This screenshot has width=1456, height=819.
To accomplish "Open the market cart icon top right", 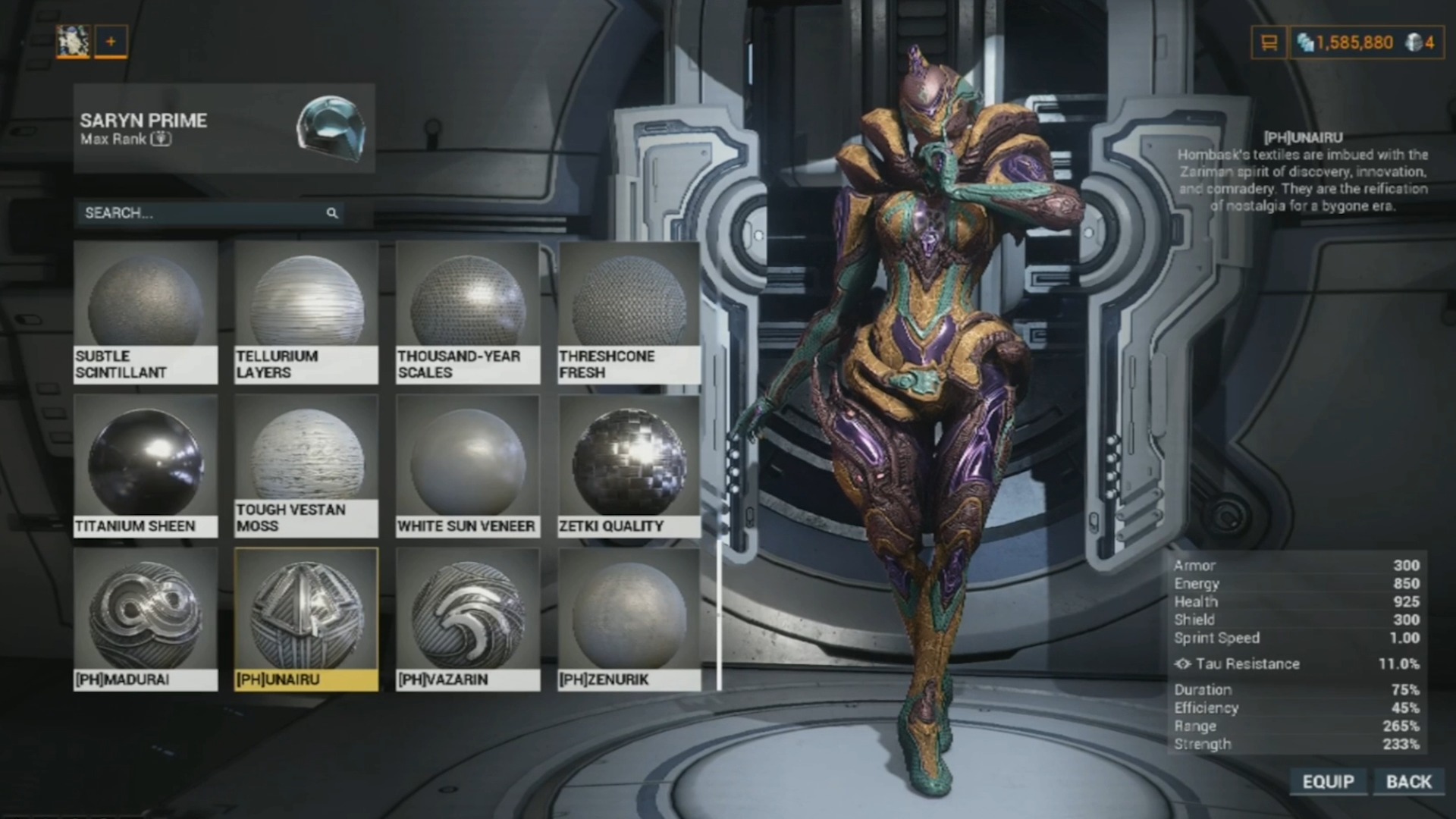I will (1268, 42).
